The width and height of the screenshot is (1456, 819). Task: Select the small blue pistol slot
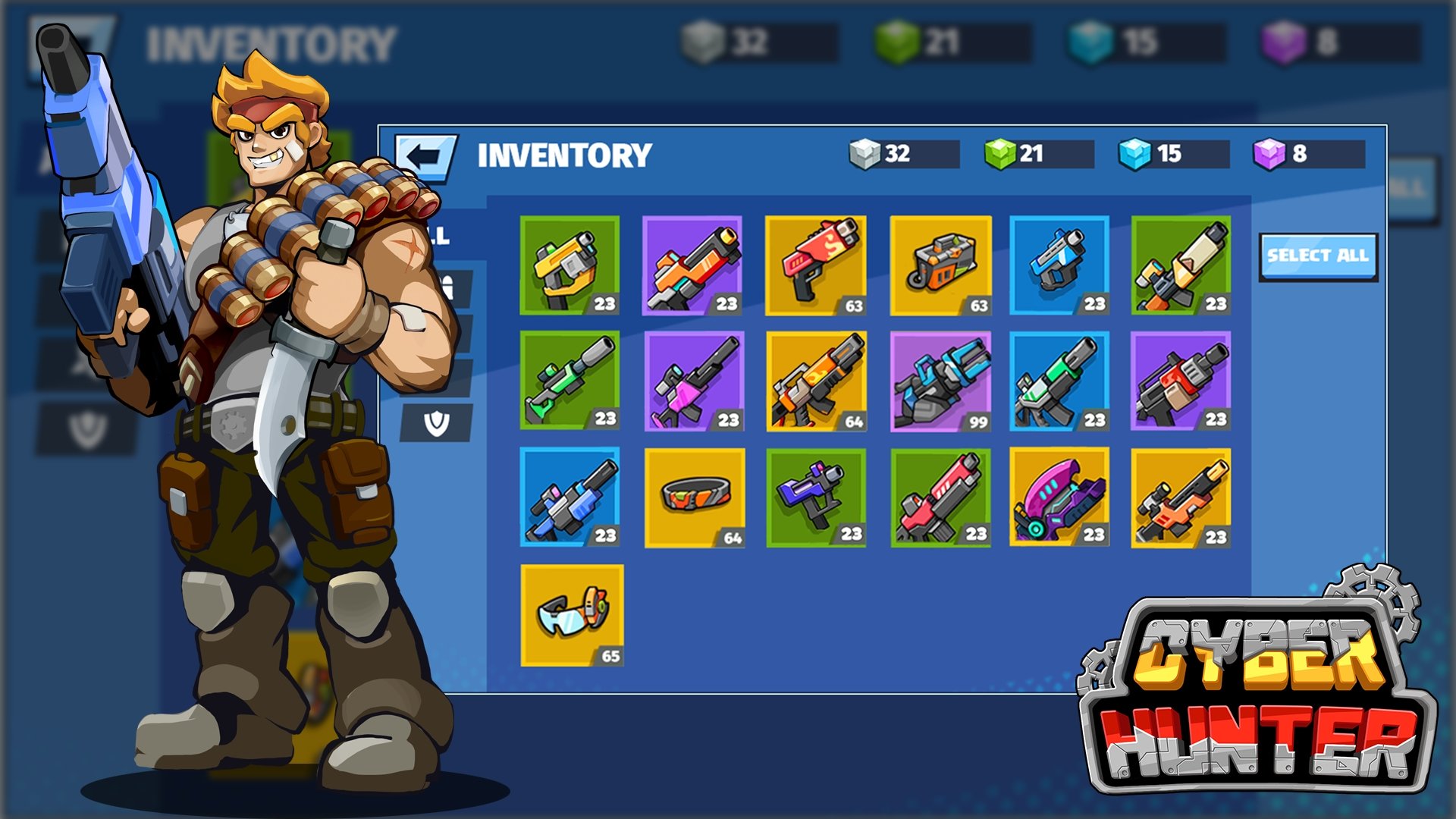[x=1059, y=265]
